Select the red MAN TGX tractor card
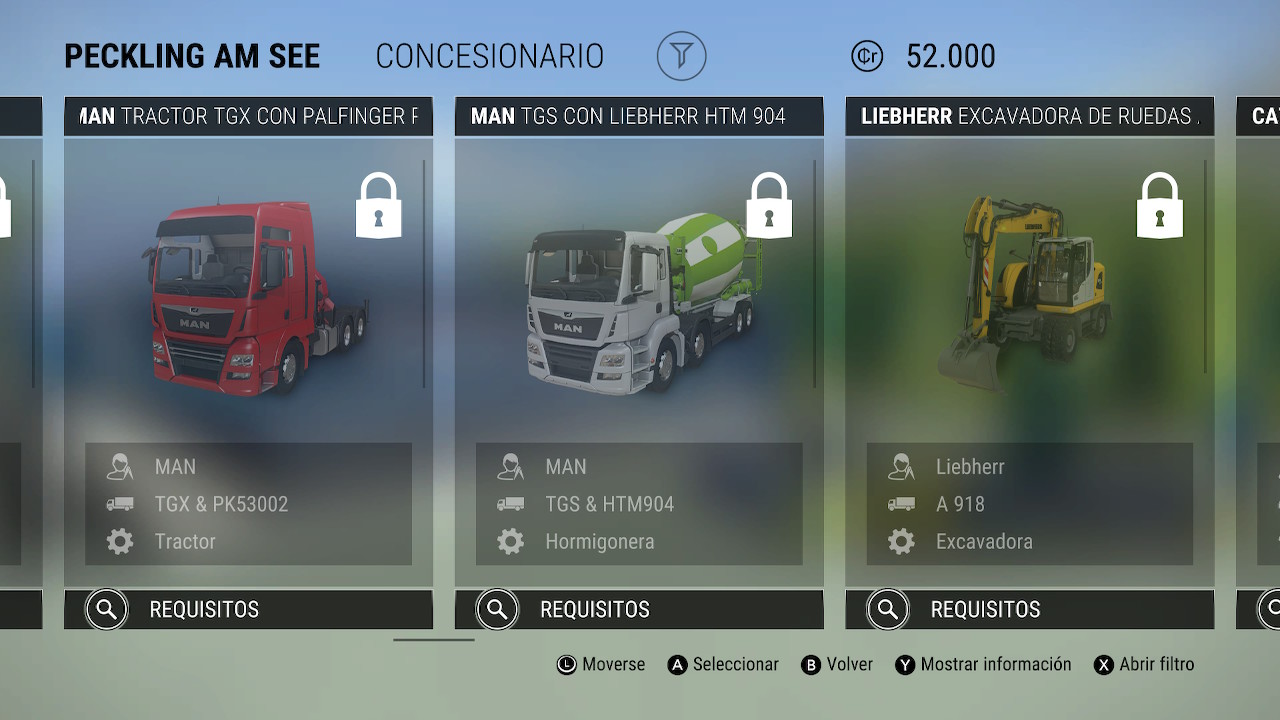This screenshot has width=1280, height=720. (248, 300)
